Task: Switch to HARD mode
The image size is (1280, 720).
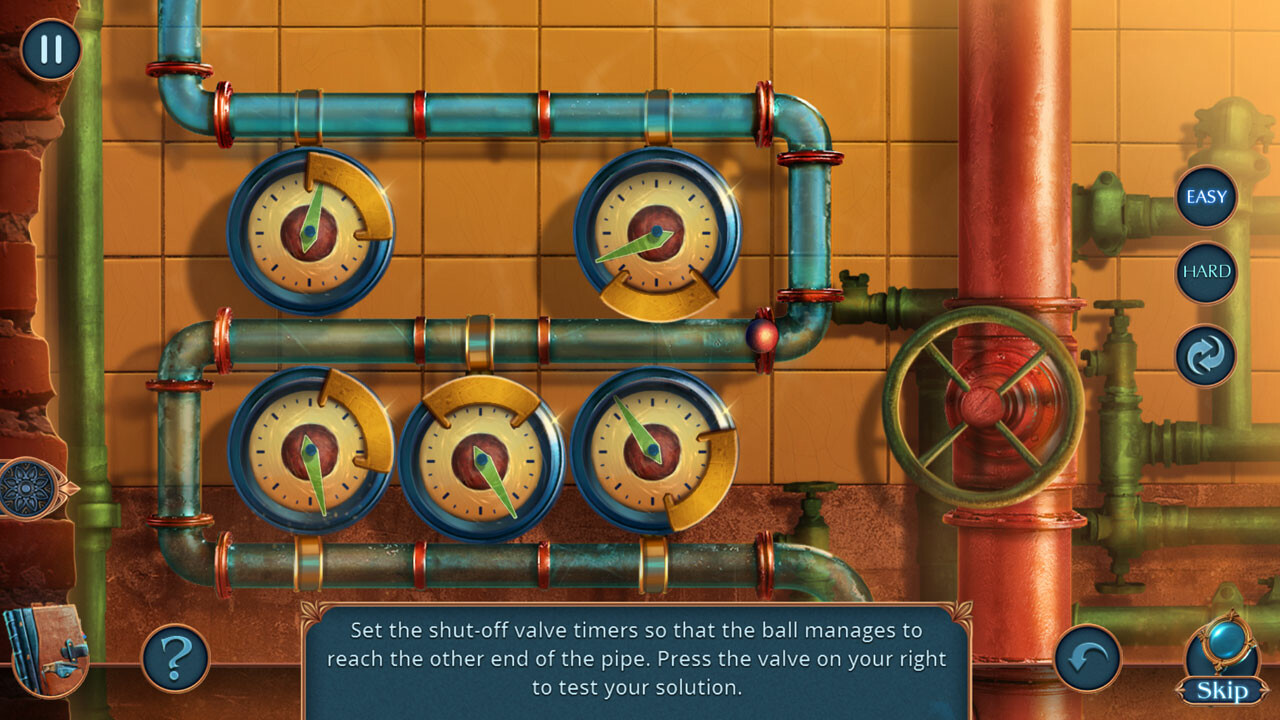Action: point(1205,271)
